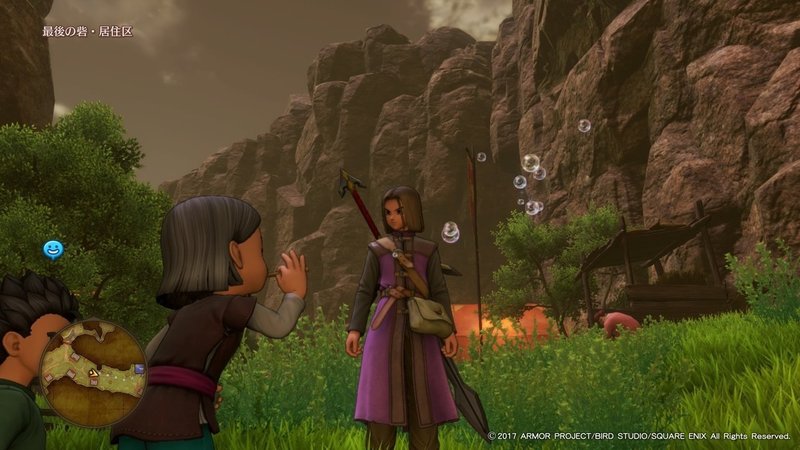
Task: Select the blue marker on the minimap
Action: point(139,368)
